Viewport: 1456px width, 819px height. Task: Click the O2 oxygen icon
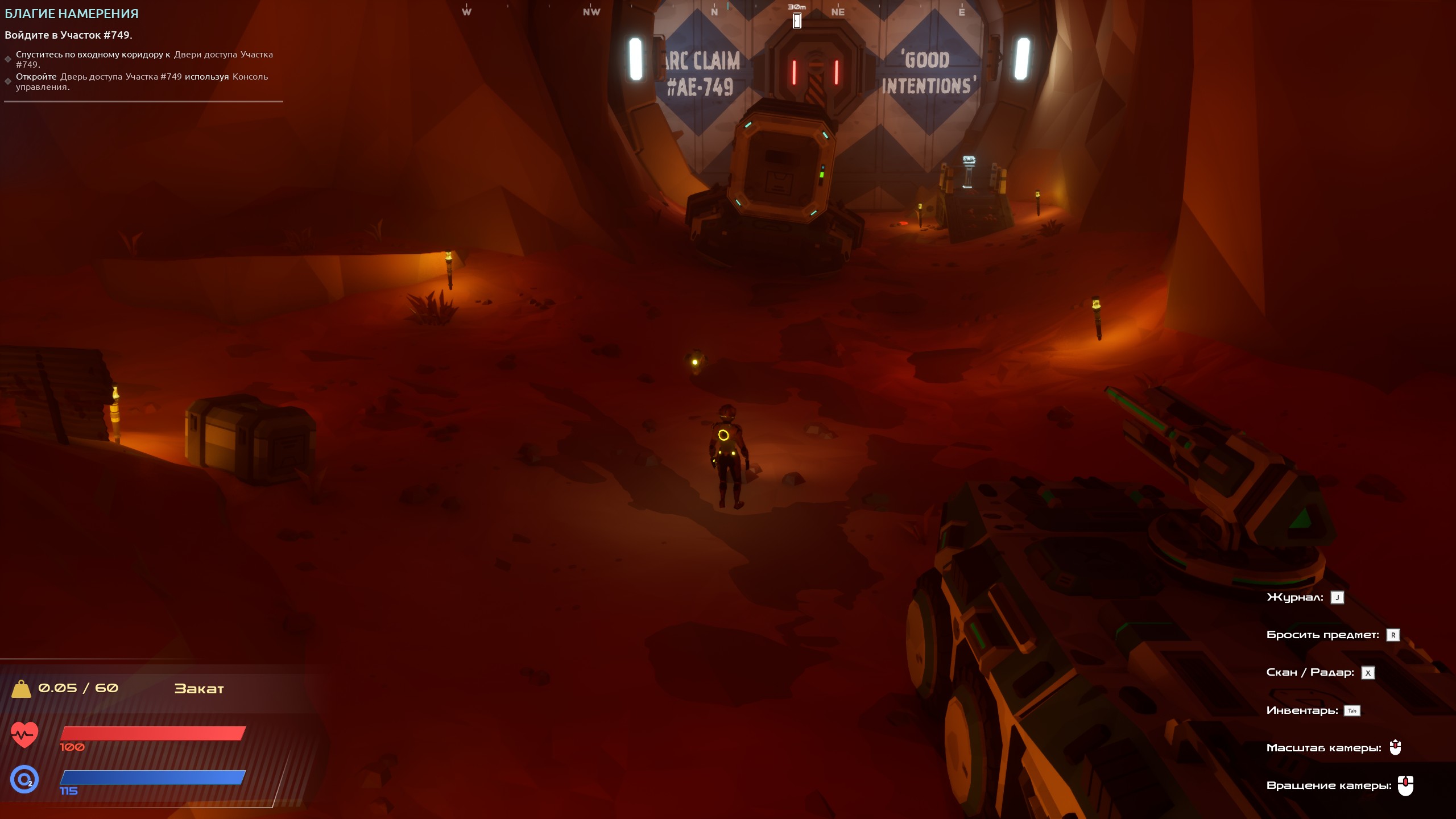coord(24,779)
